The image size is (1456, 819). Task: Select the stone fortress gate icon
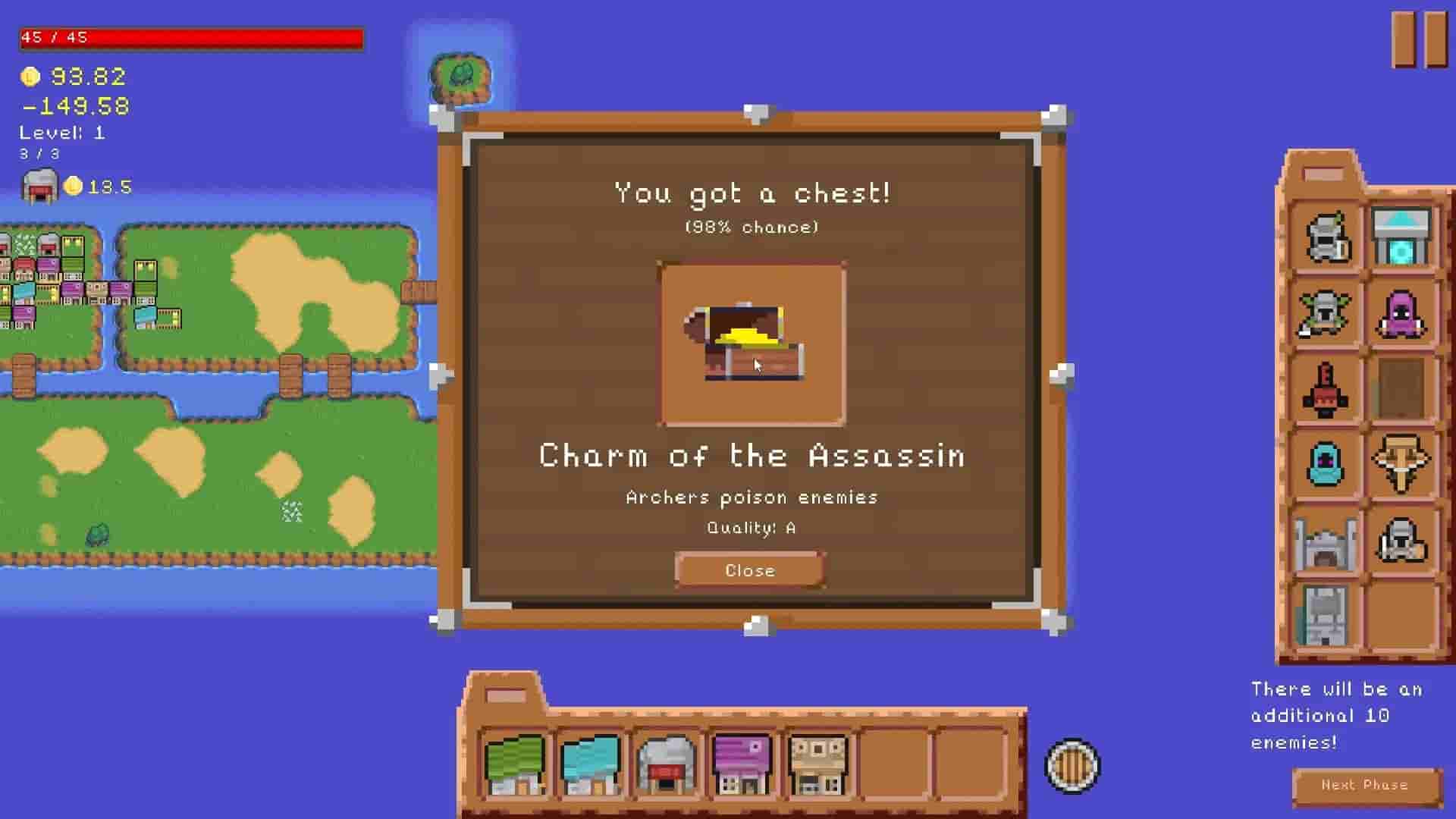[1323, 540]
